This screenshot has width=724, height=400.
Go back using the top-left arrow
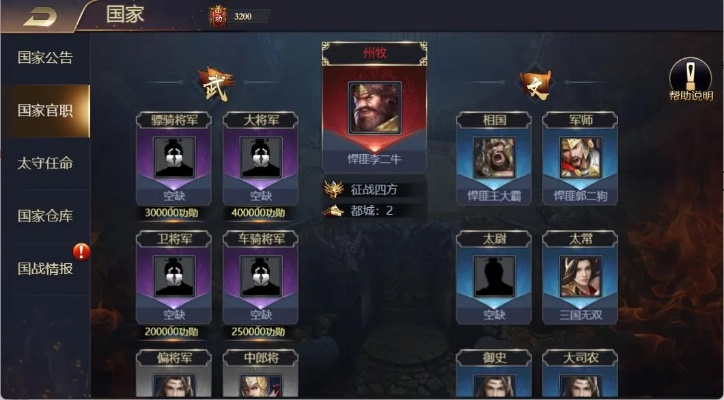coord(42,15)
